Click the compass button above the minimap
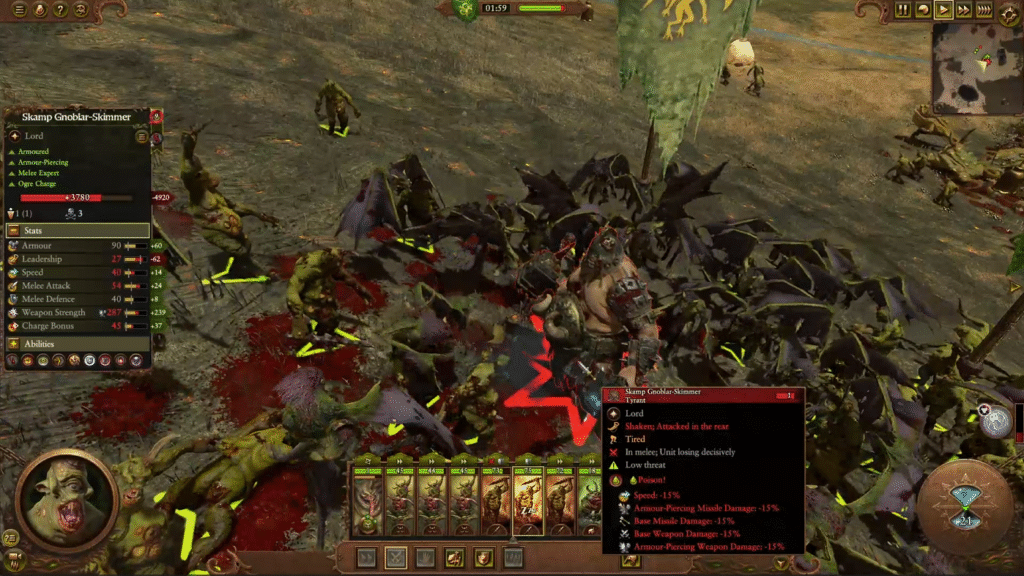 (1005, 10)
